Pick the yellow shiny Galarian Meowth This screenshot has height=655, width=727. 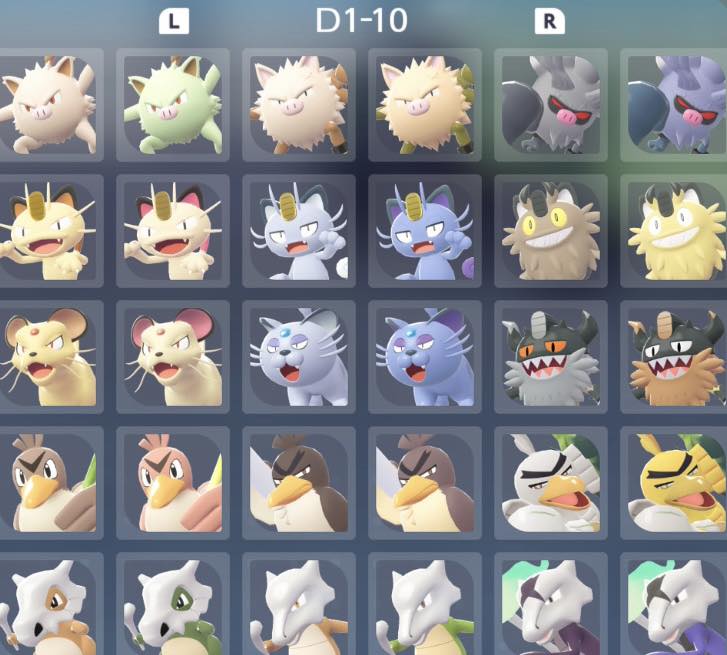click(674, 232)
